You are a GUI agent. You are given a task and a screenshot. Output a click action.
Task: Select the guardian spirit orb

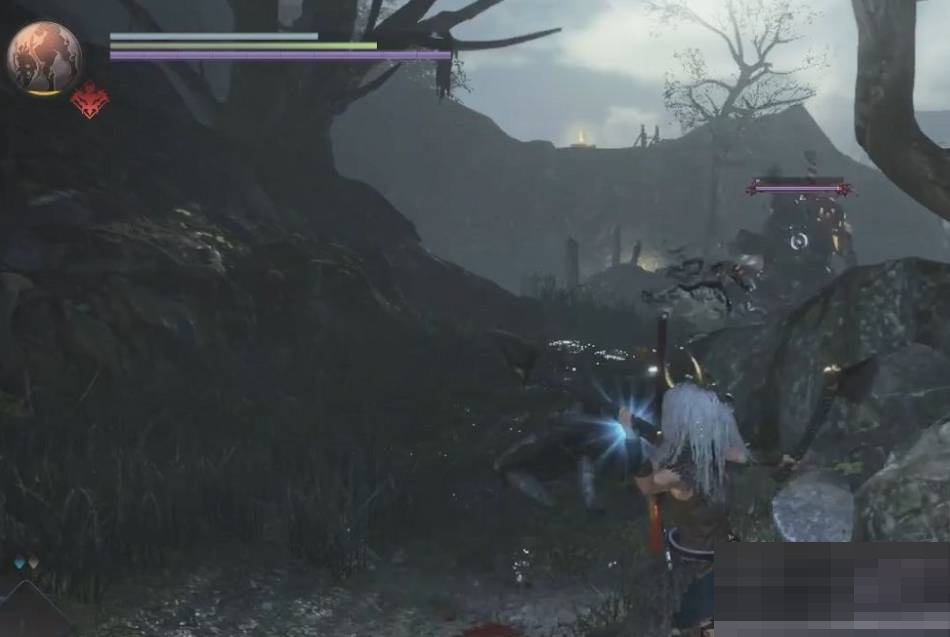point(44,57)
